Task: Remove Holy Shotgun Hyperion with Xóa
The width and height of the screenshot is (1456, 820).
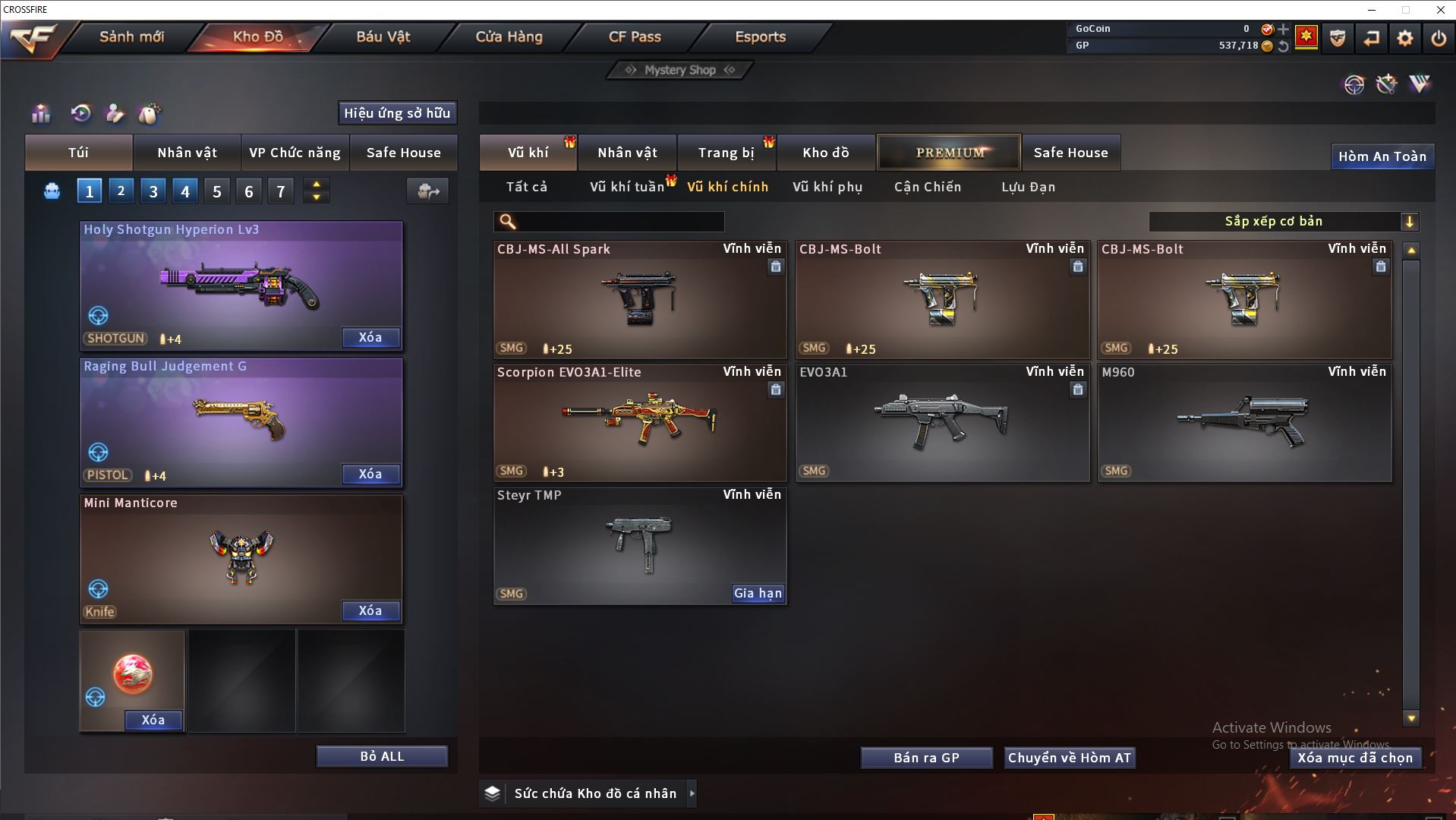Action: (370, 337)
